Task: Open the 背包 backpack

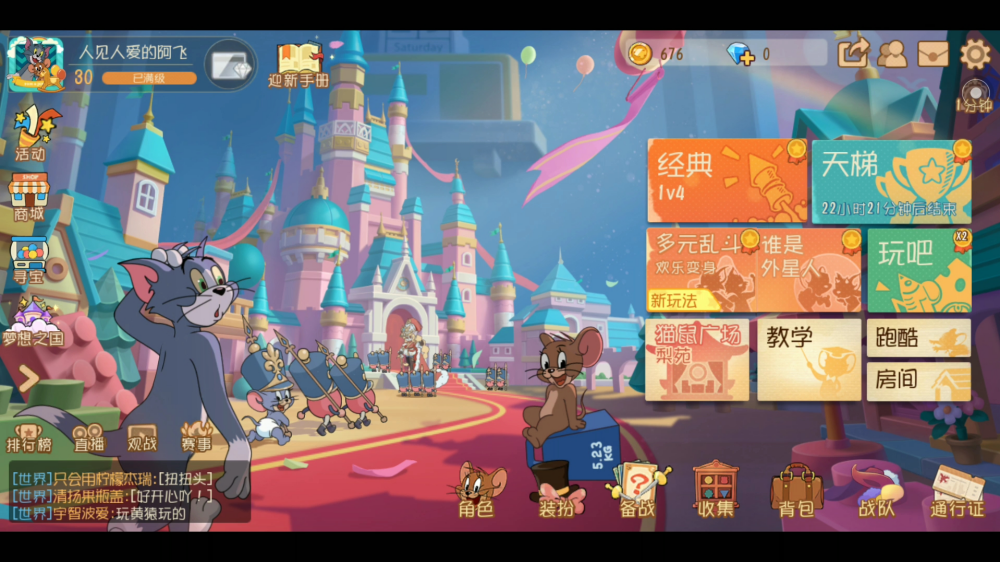Action: 796,491
